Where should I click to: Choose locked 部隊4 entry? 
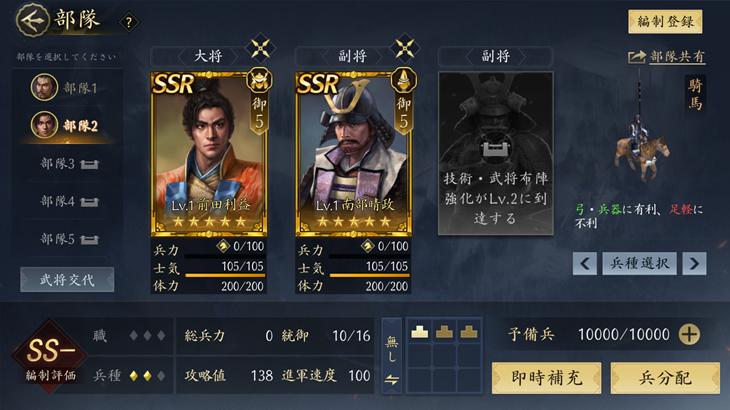(68, 201)
